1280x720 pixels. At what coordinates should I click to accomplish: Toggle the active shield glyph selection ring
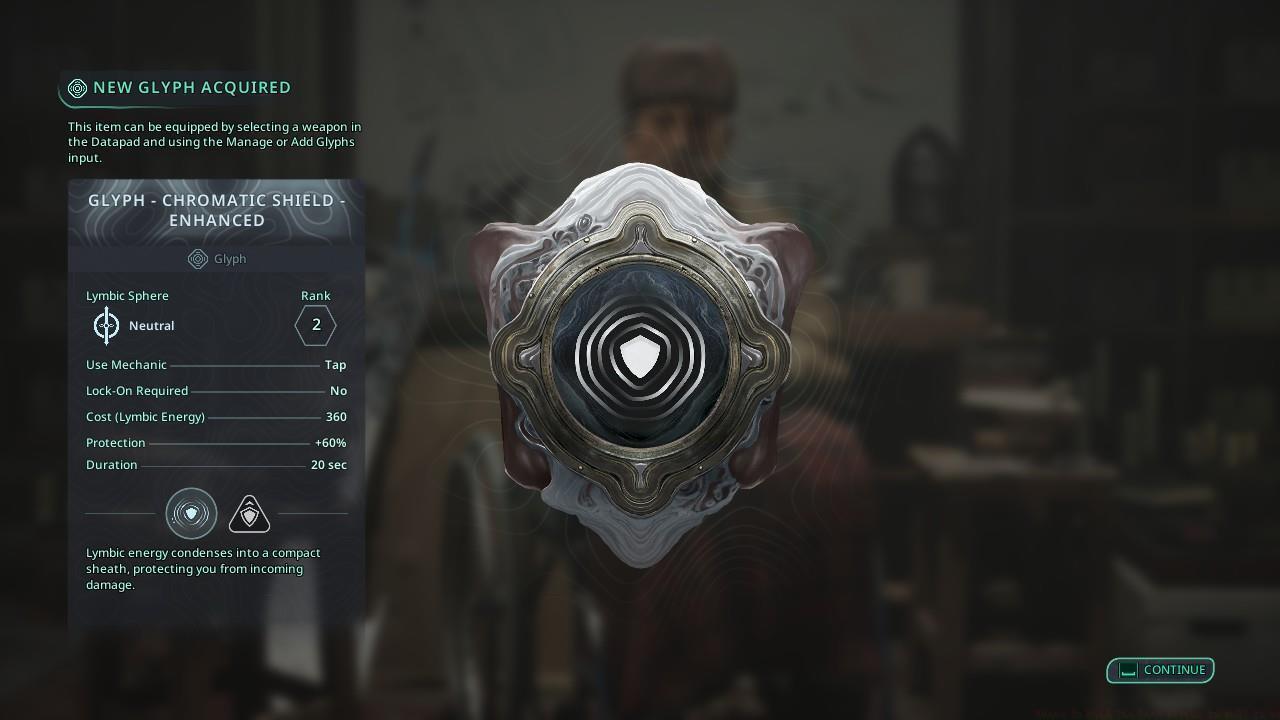190,513
